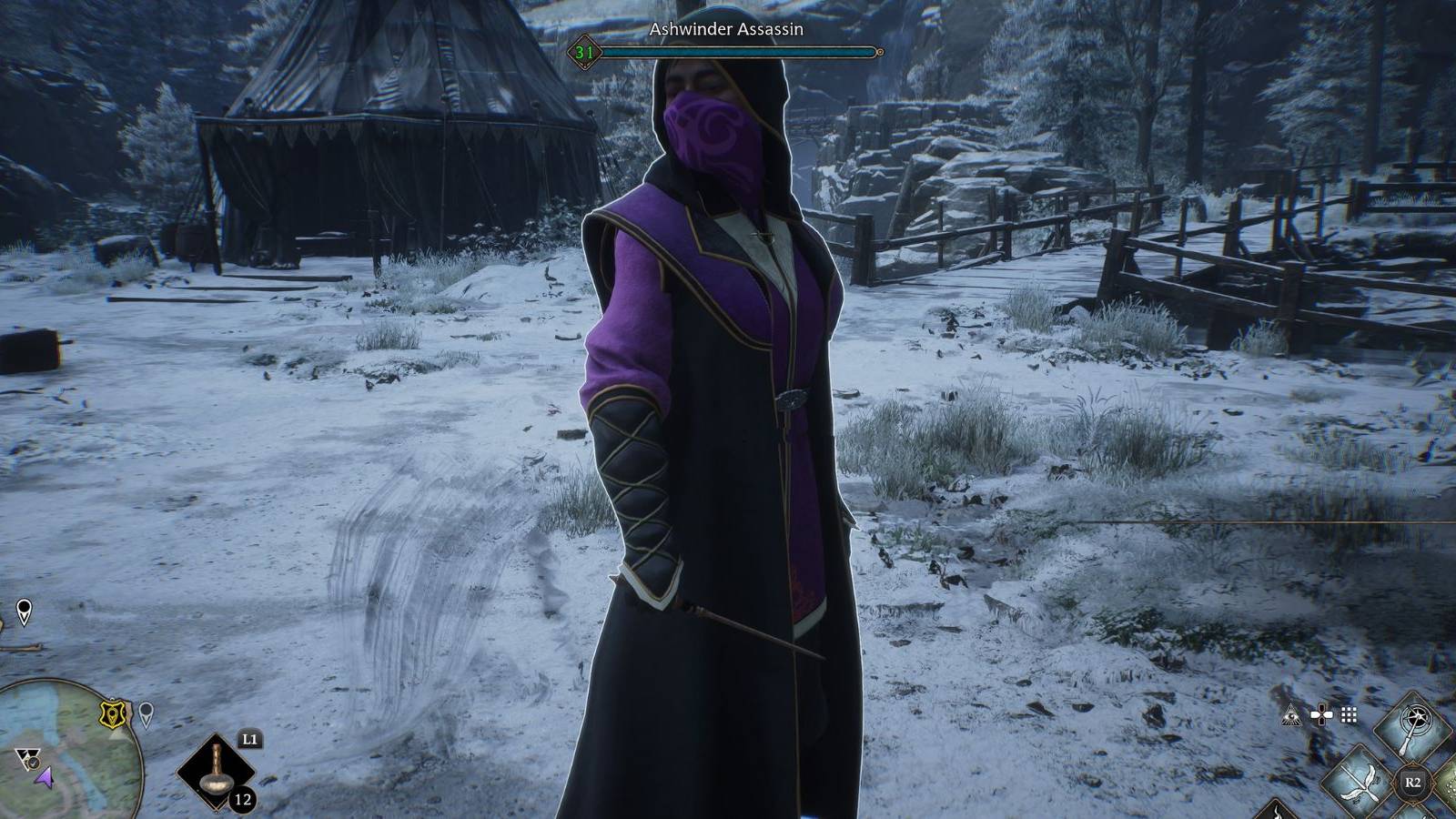Click the Hogwarts crest marker on minimap
Screen dimensions: 1456x819
point(113,713)
